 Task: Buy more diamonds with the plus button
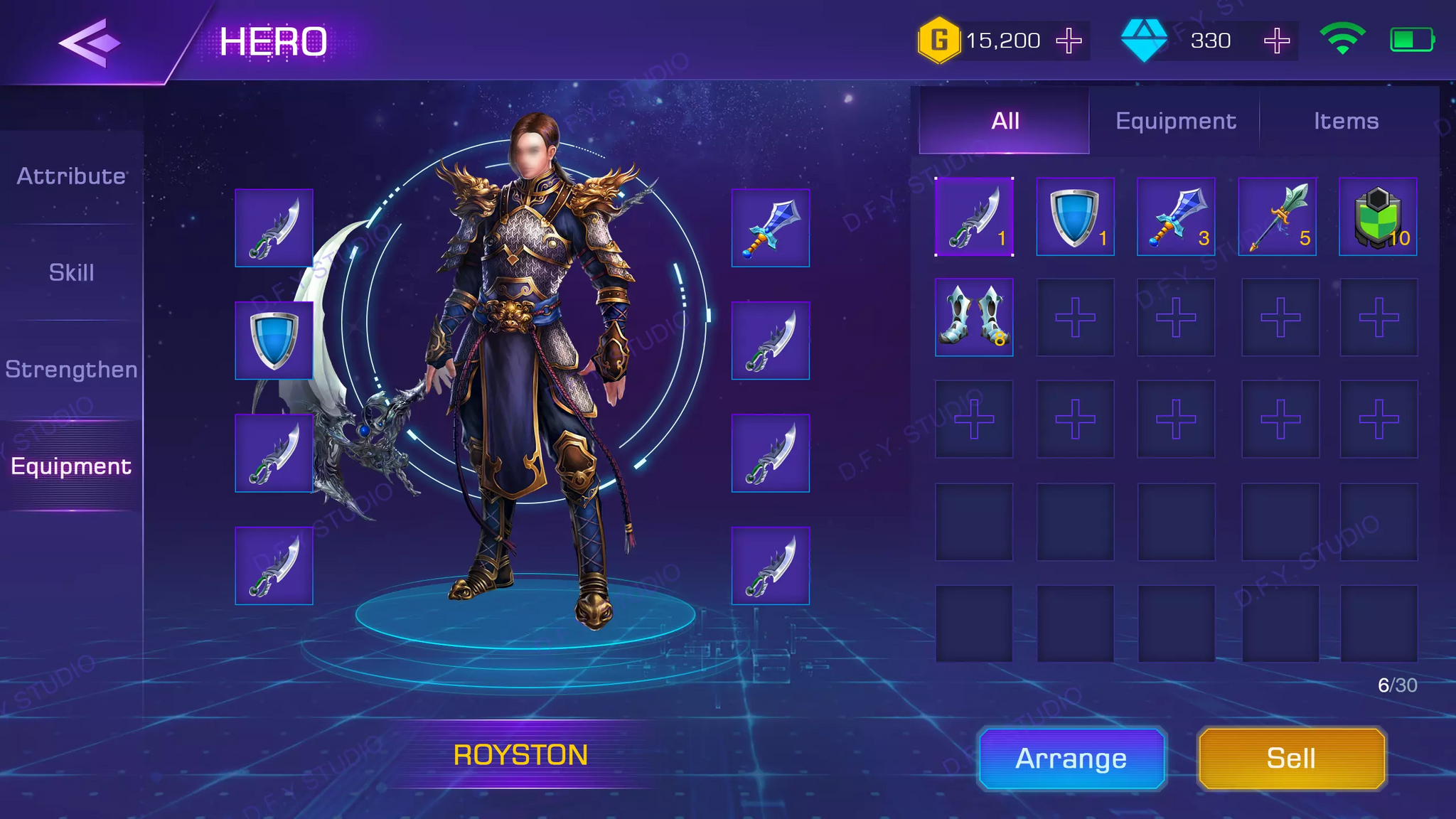(1277, 41)
